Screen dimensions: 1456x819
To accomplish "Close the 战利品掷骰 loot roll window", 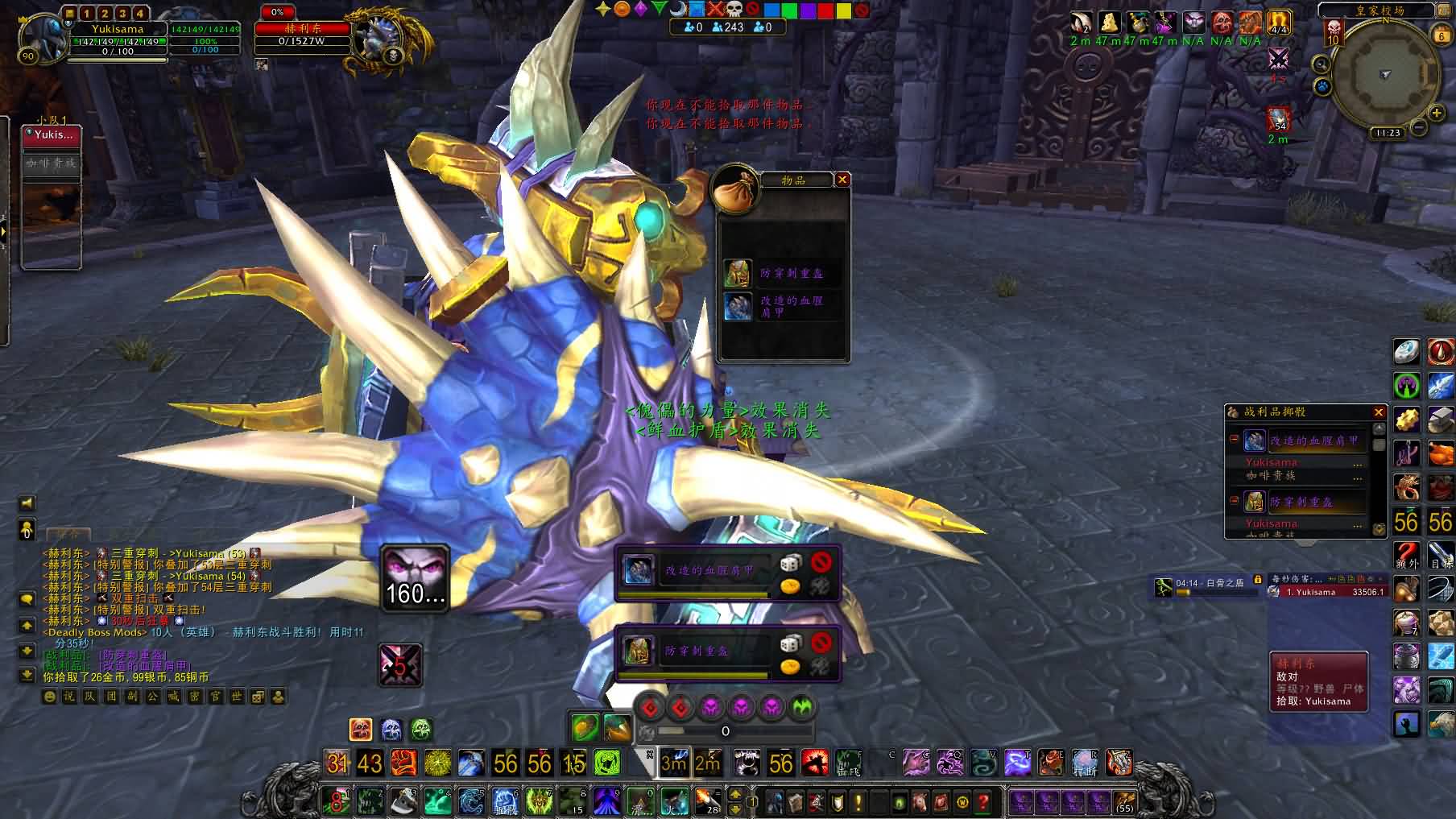I will [x=1379, y=412].
